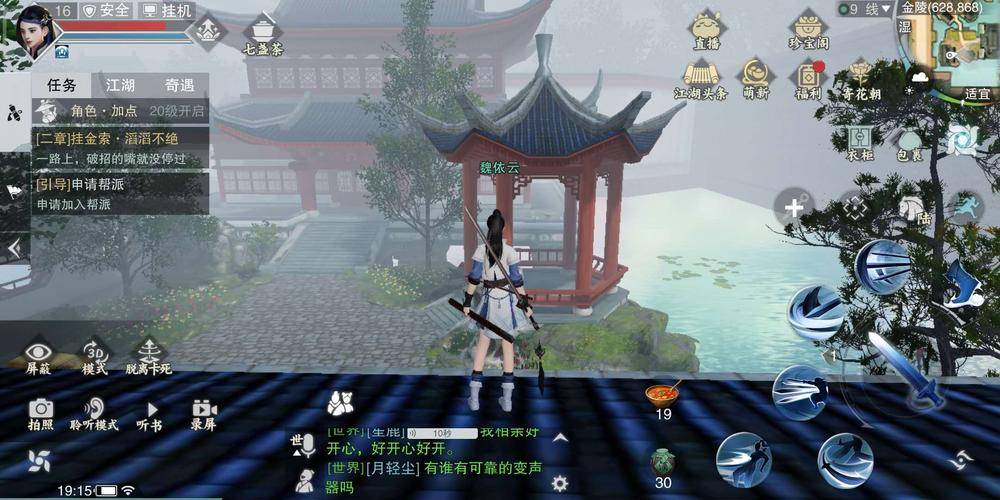Open the 七盏茶 teacup icon
Image resolution: width=1000 pixels, height=500 pixels.
pyautogui.click(x=263, y=33)
